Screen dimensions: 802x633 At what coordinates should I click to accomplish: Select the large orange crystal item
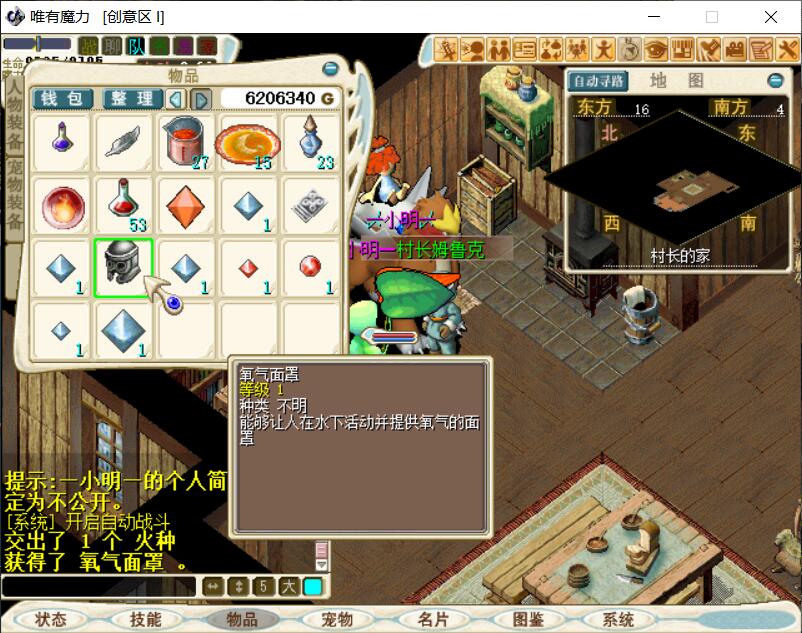click(185, 205)
